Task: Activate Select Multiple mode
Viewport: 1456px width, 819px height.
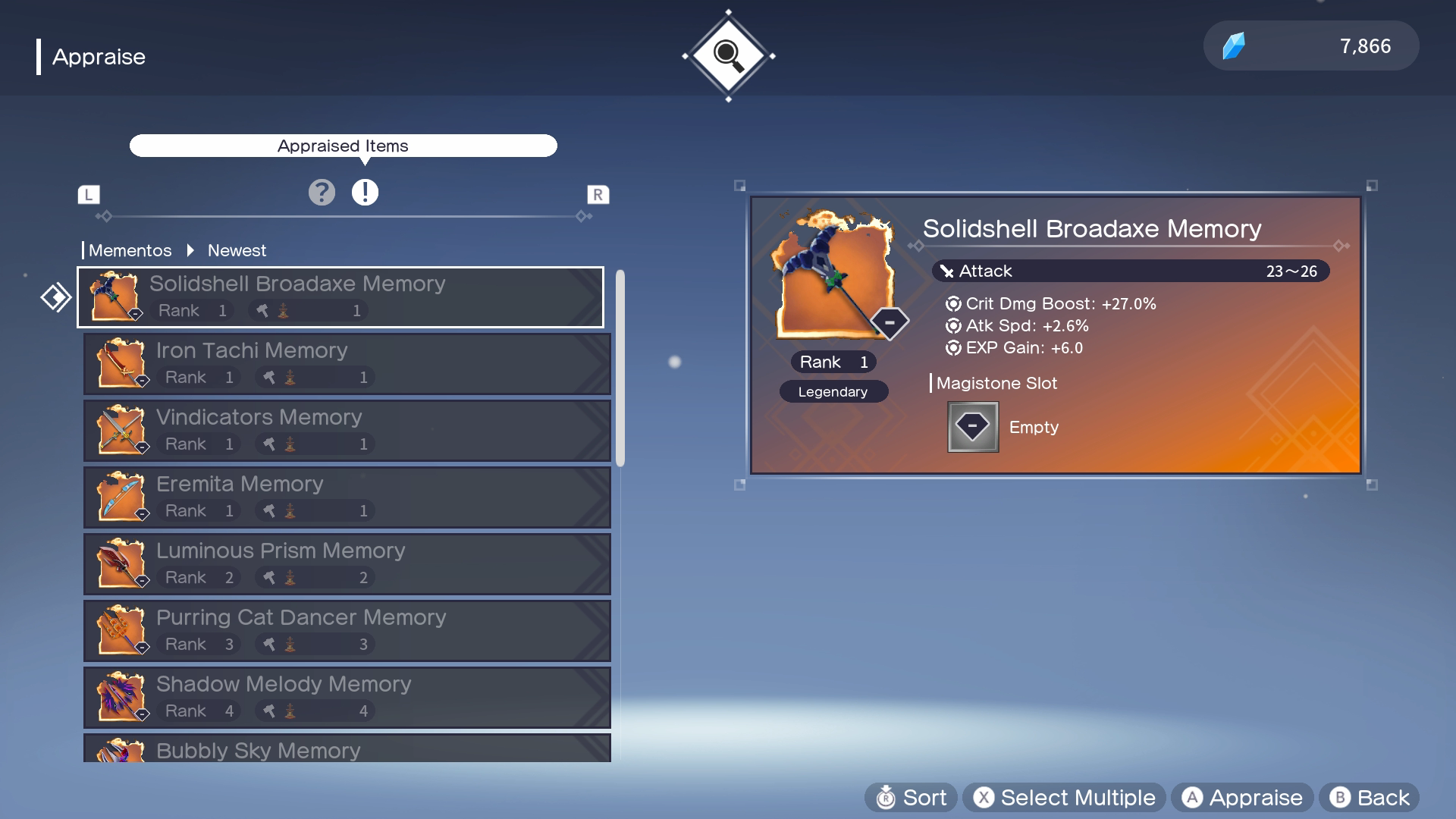Action: click(x=1064, y=798)
